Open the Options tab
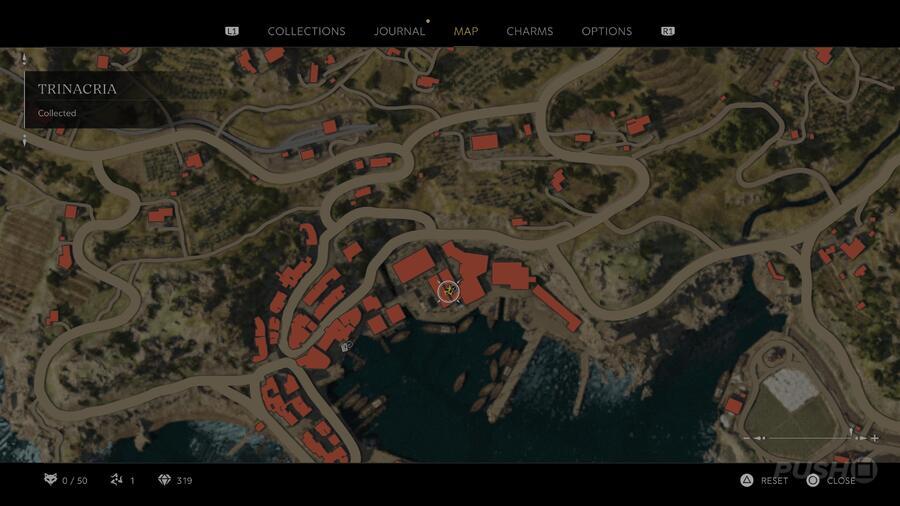Image resolution: width=900 pixels, height=506 pixels. 607,31
